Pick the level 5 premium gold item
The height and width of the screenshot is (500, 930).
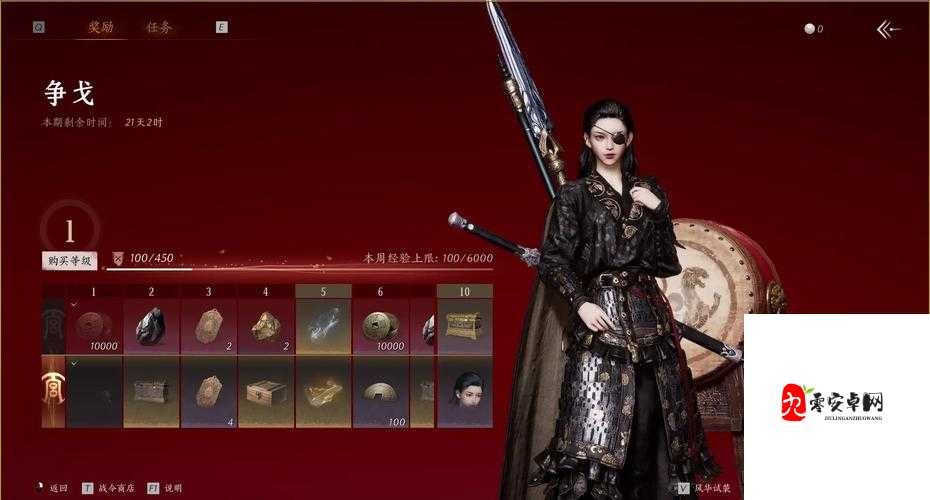[323, 392]
